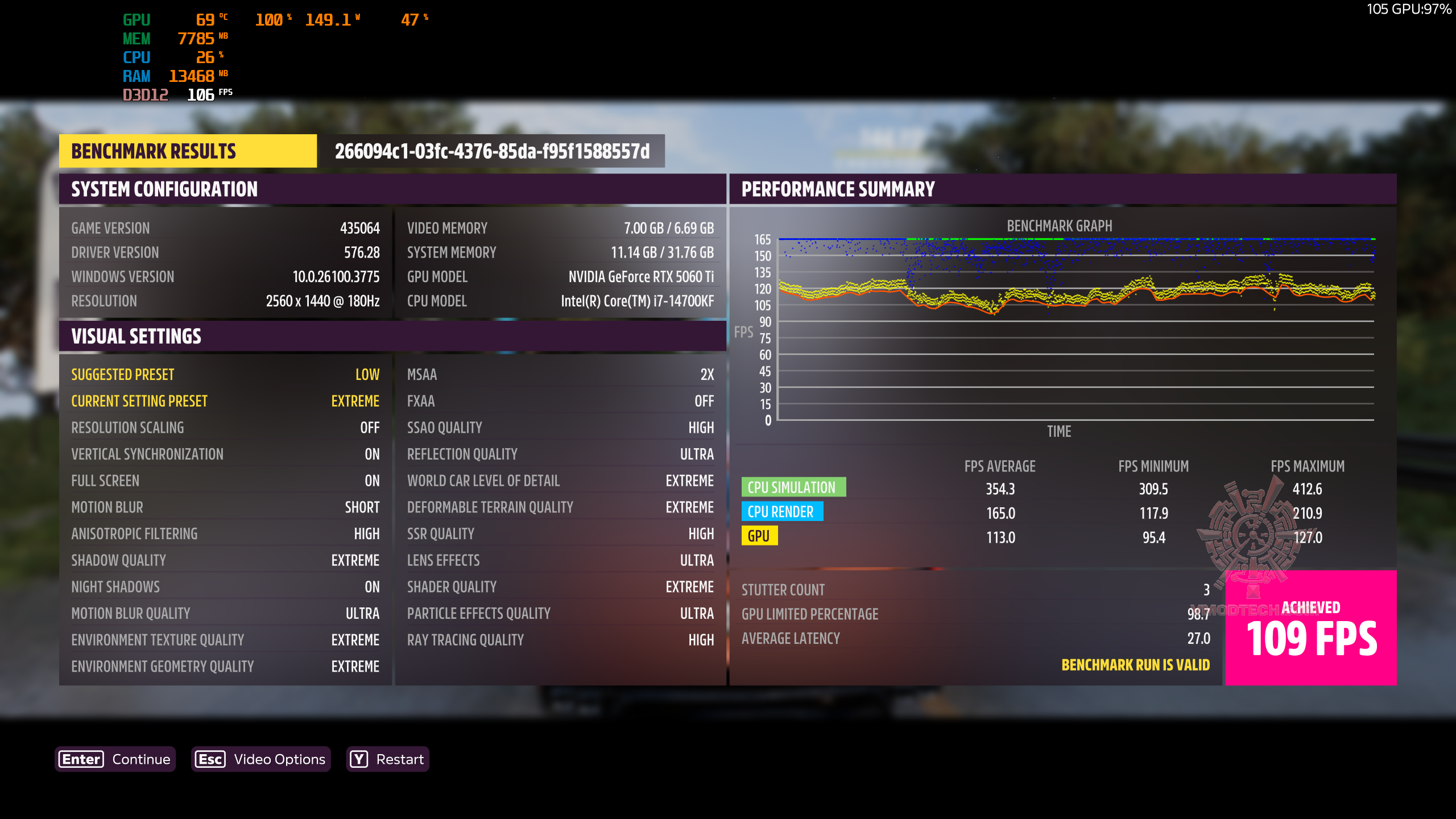Select the VISUAL SETTINGS section header
This screenshot has width=1456, height=819.
(x=136, y=336)
